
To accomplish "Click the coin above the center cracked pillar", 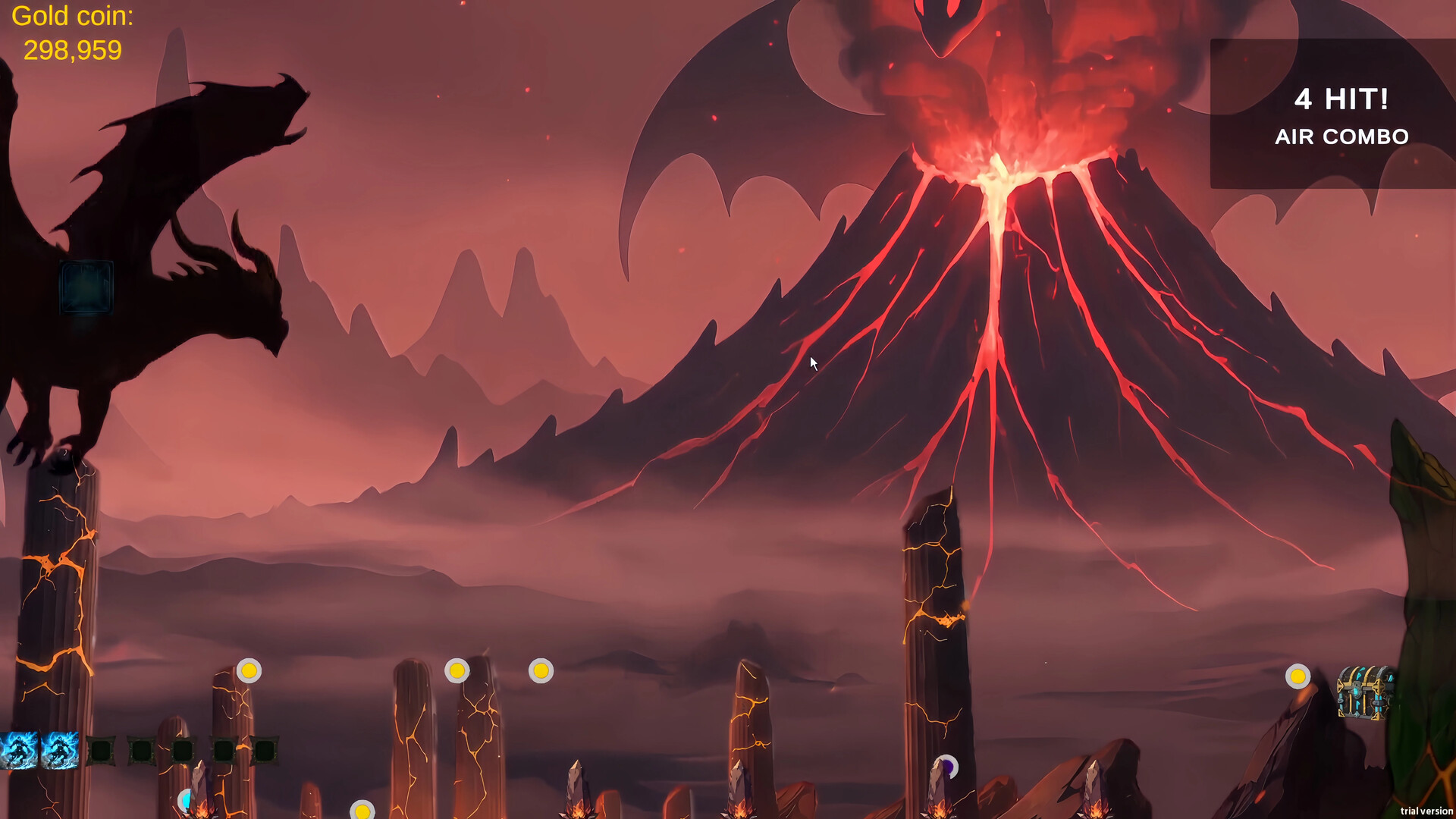I will (x=459, y=670).
